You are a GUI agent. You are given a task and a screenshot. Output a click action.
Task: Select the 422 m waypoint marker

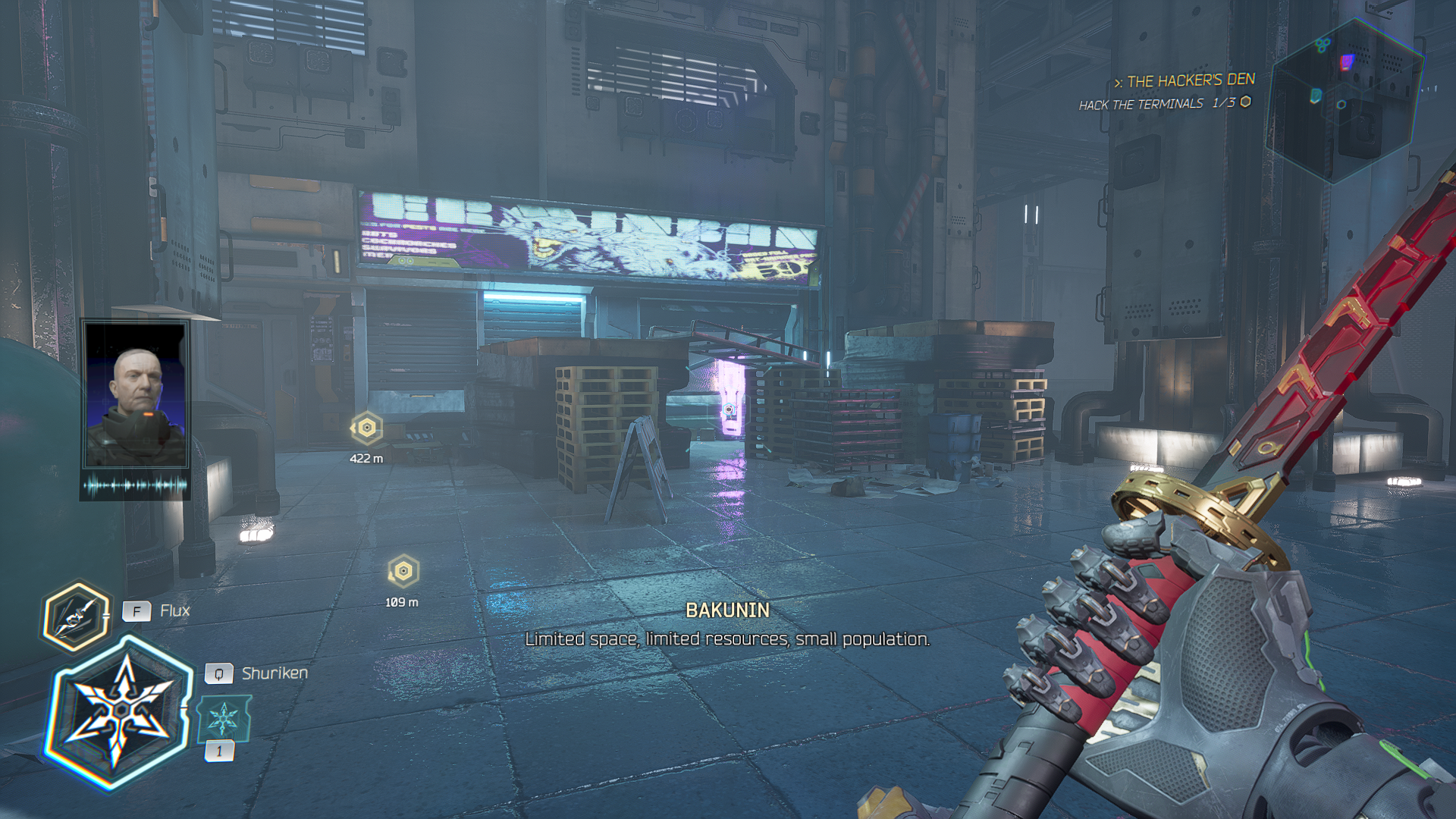367,428
